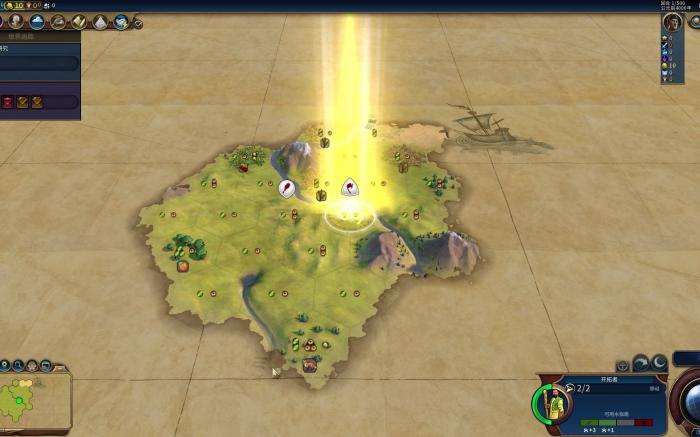Open the leader portrait in top right

[673, 23]
